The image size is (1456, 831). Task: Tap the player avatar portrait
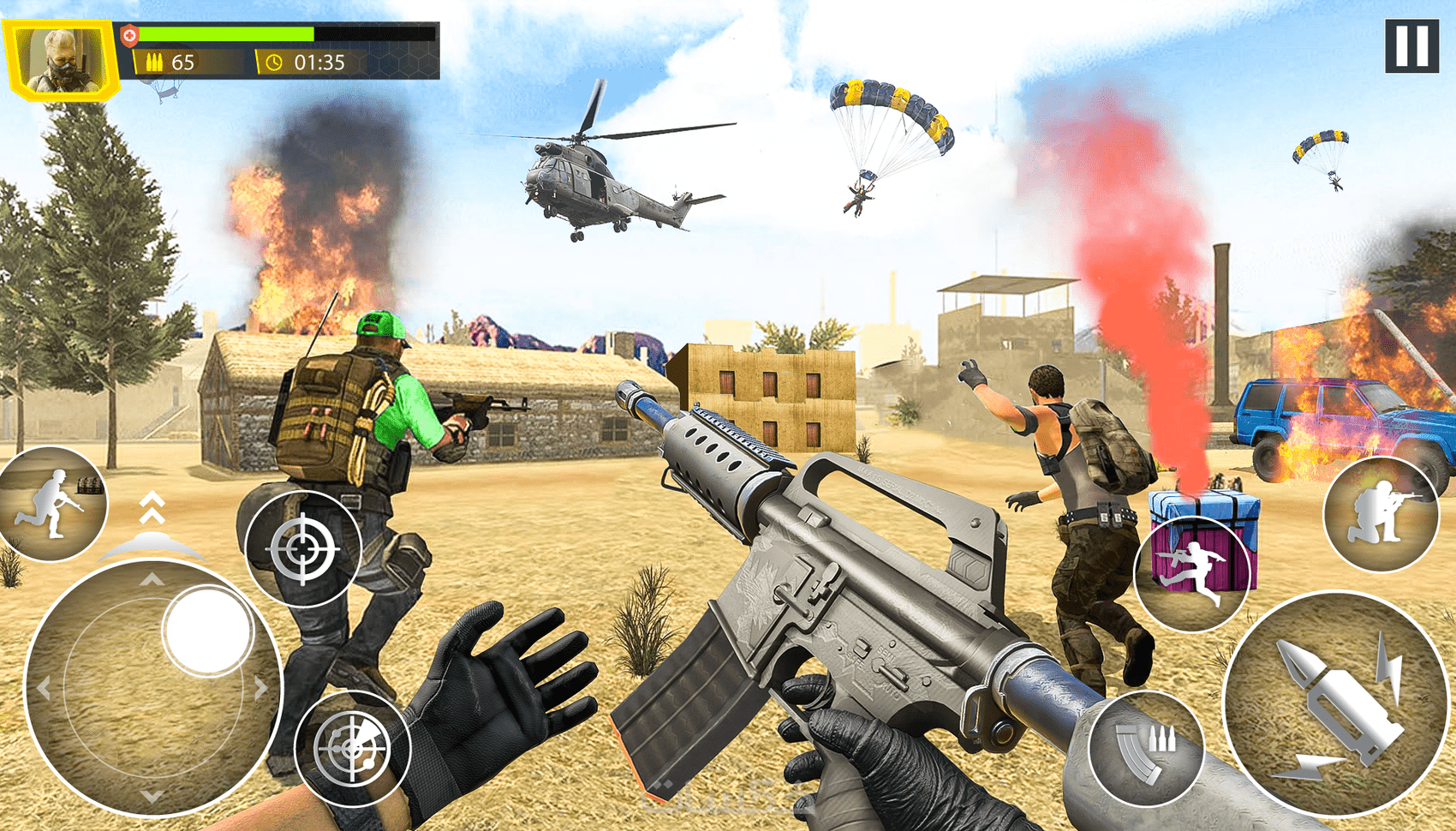(x=60, y=60)
